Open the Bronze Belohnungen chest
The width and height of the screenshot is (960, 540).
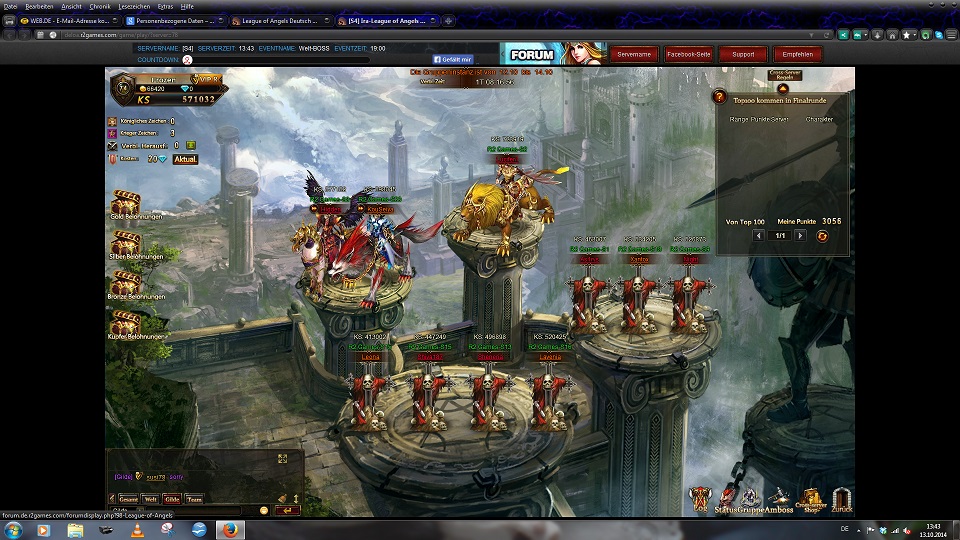(126, 284)
